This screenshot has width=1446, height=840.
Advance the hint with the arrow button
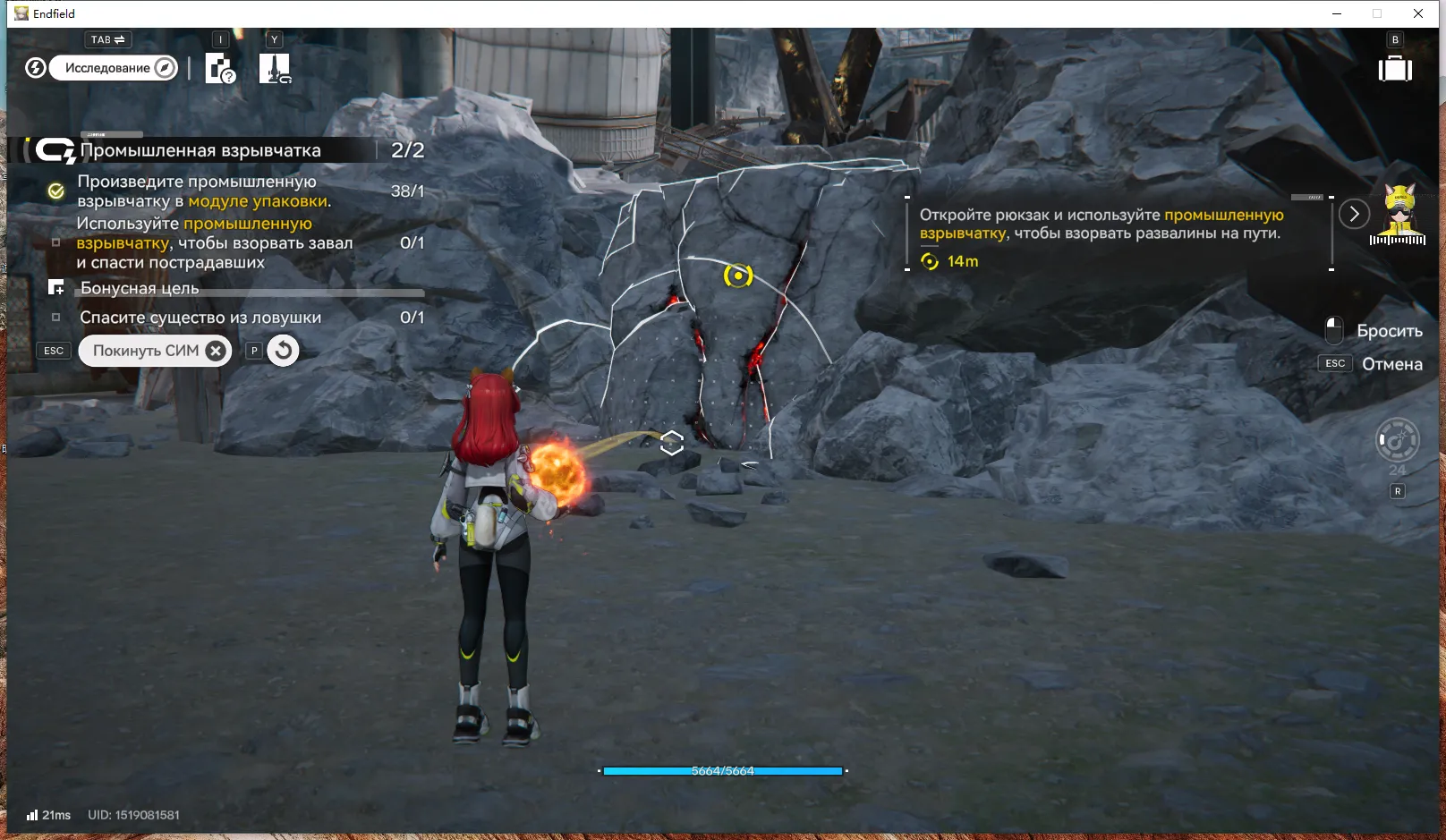[1354, 214]
